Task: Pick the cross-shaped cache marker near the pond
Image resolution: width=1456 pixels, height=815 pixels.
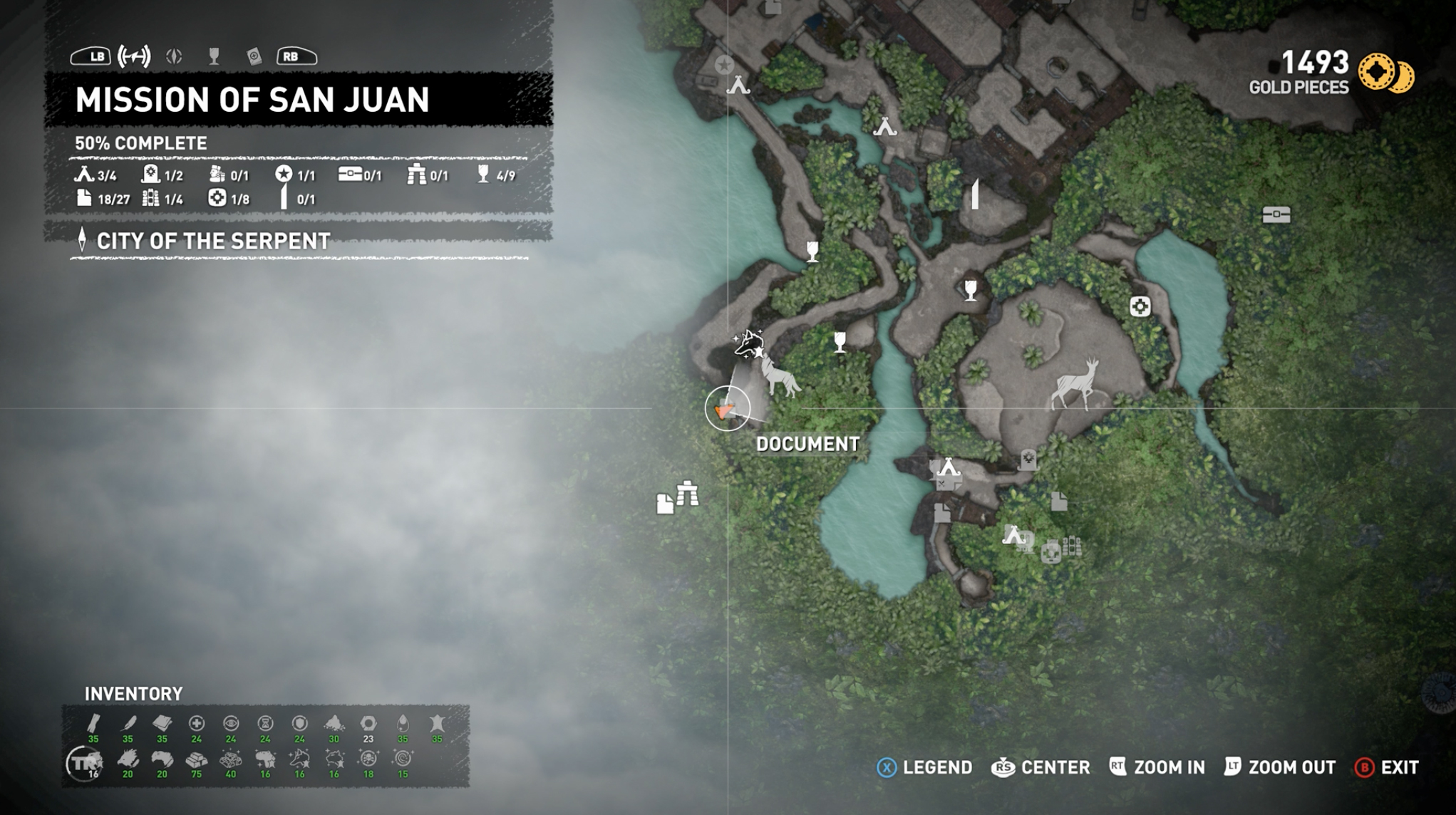Action: click(1140, 306)
